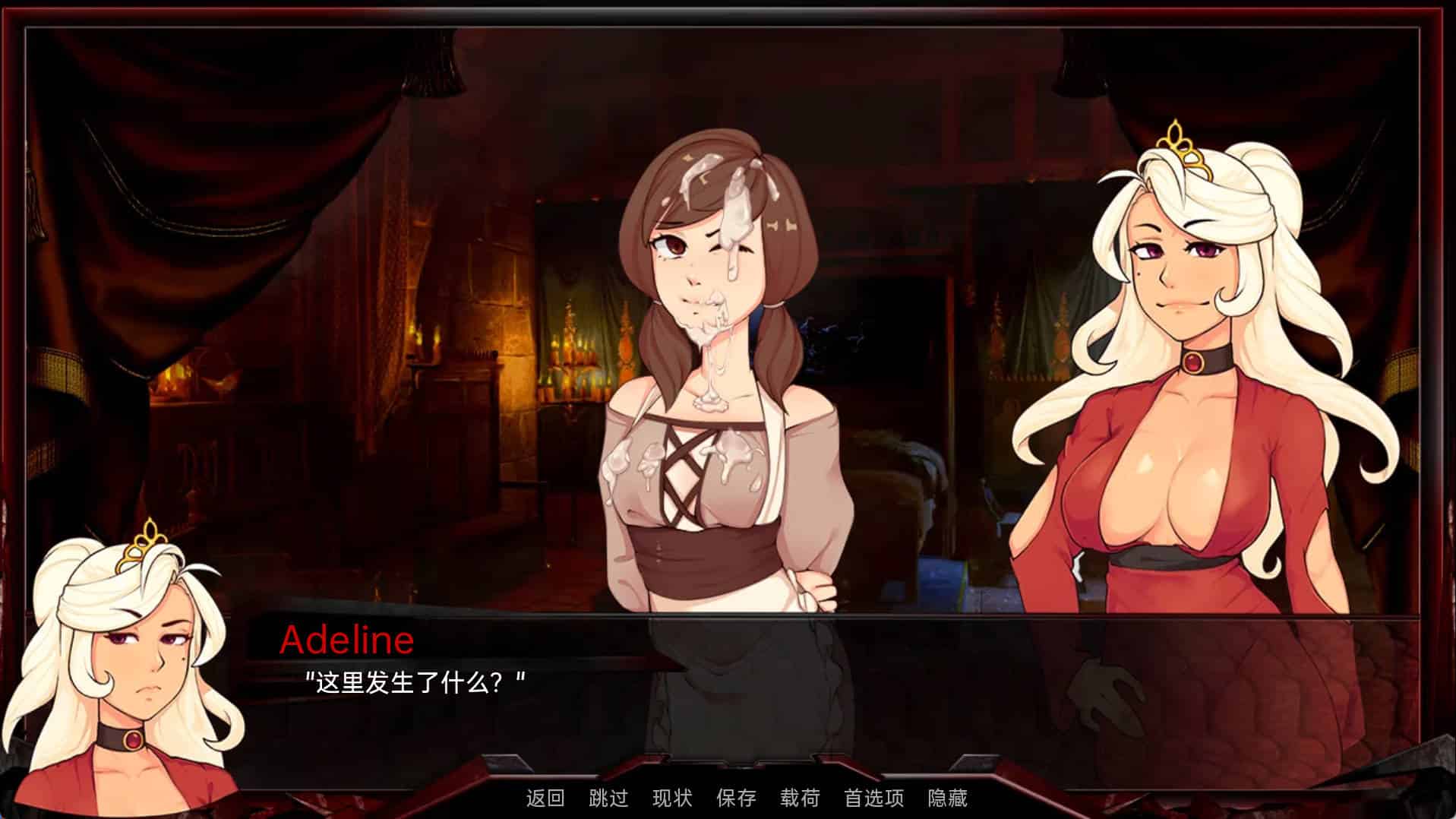Skip dialogue with the 跳过 button
The height and width of the screenshot is (819, 1456).
[x=608, y=798]
